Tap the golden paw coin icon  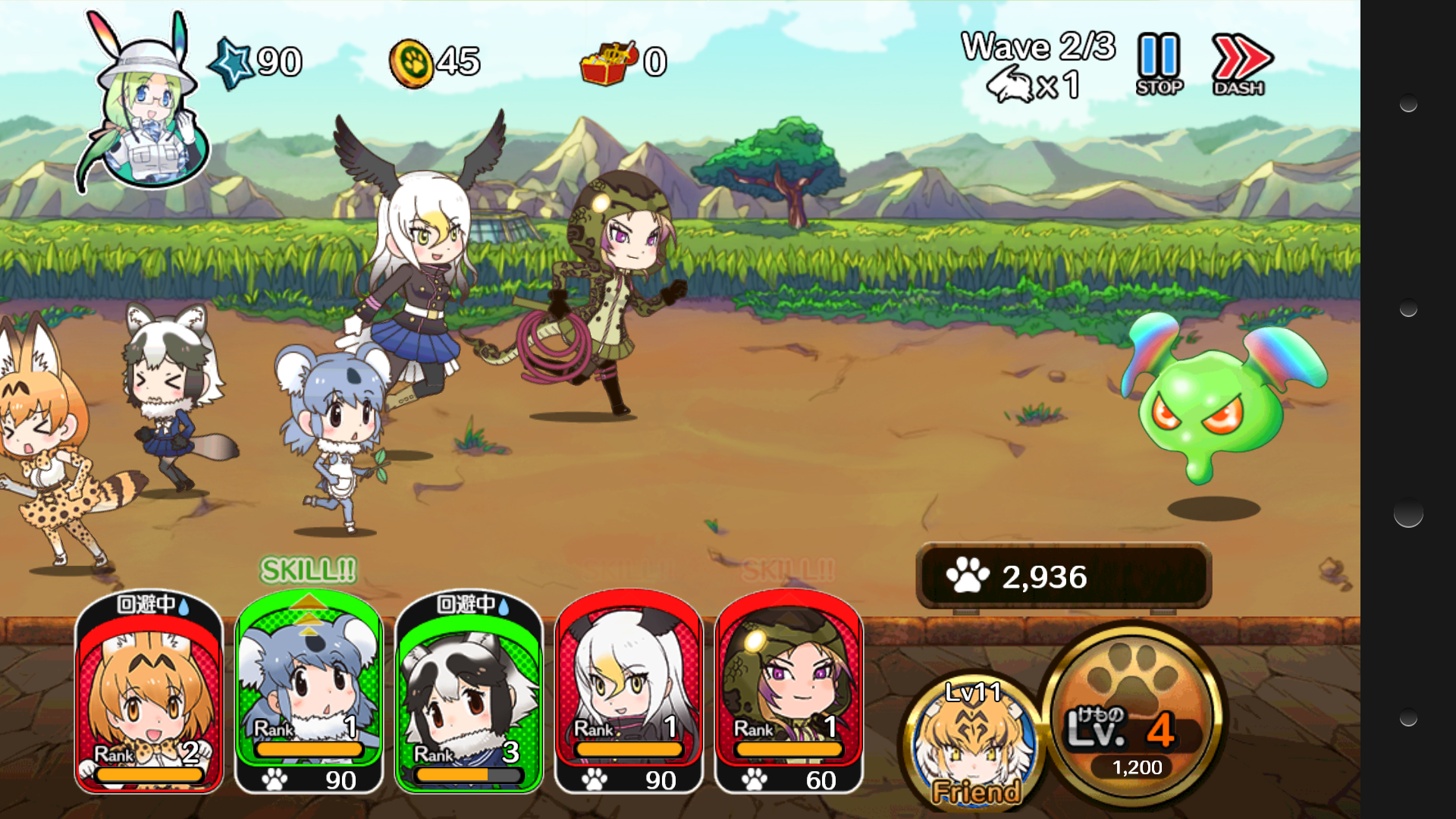[x=410, y=61]
